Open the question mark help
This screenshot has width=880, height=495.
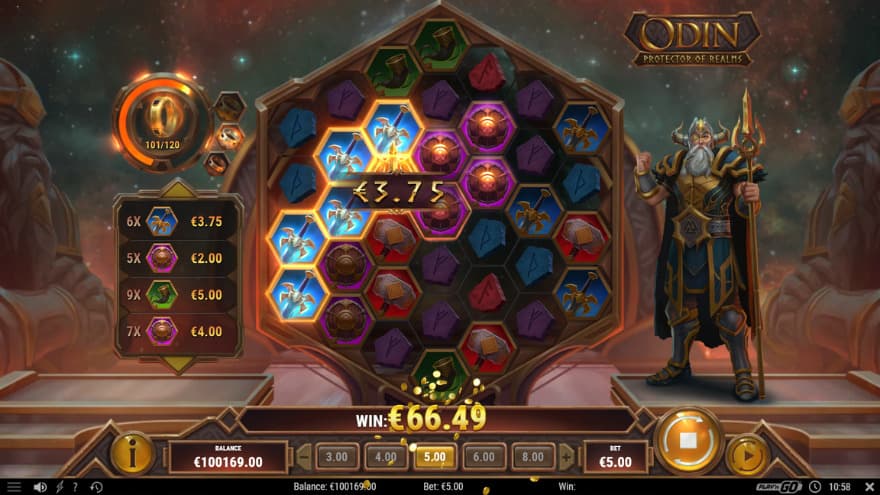(x=75, y=487)
